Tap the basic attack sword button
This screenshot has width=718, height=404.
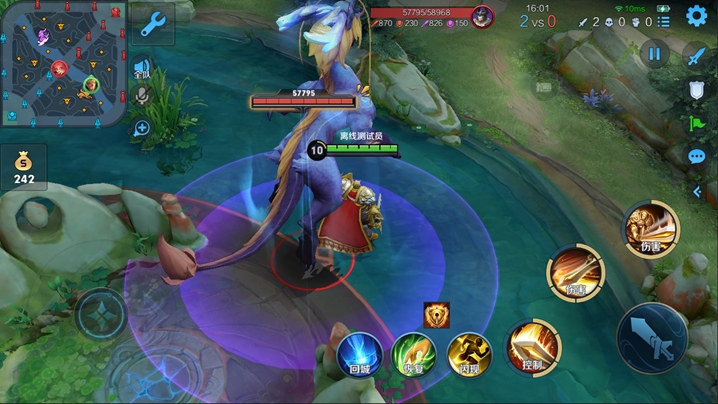pyautogui.click(x=651, y=338)
